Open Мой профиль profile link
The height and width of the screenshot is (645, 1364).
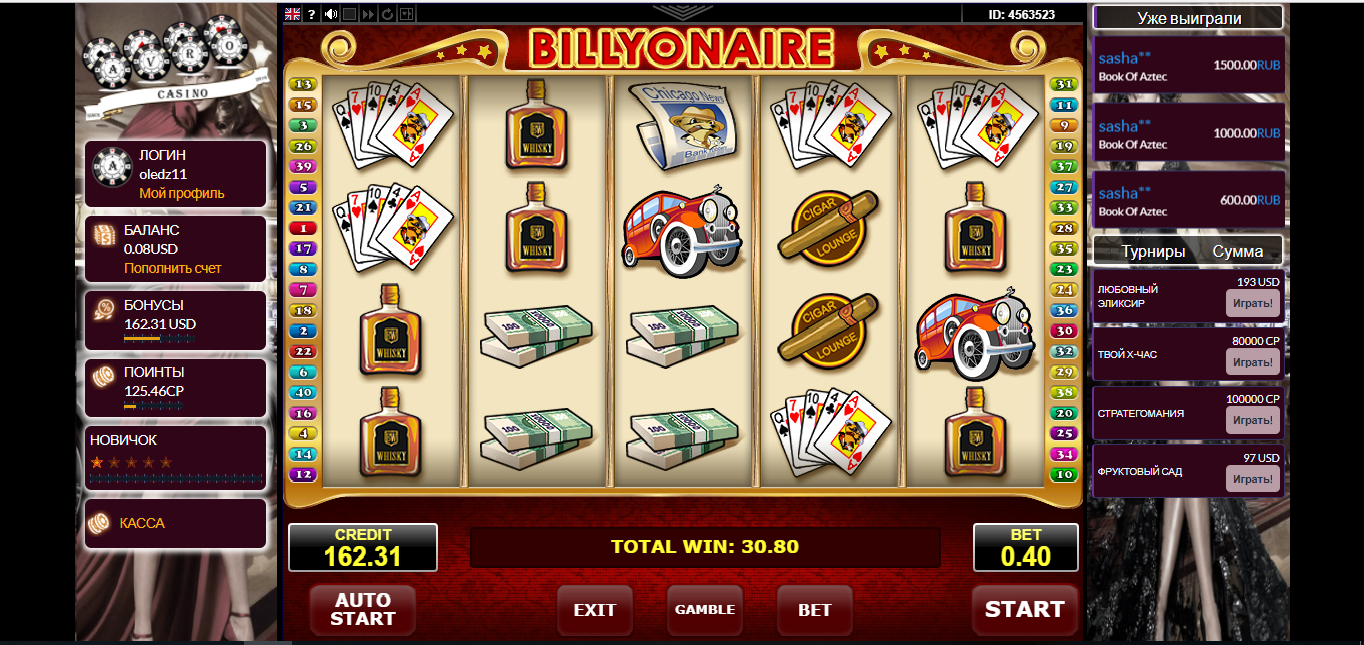point(181,193)
